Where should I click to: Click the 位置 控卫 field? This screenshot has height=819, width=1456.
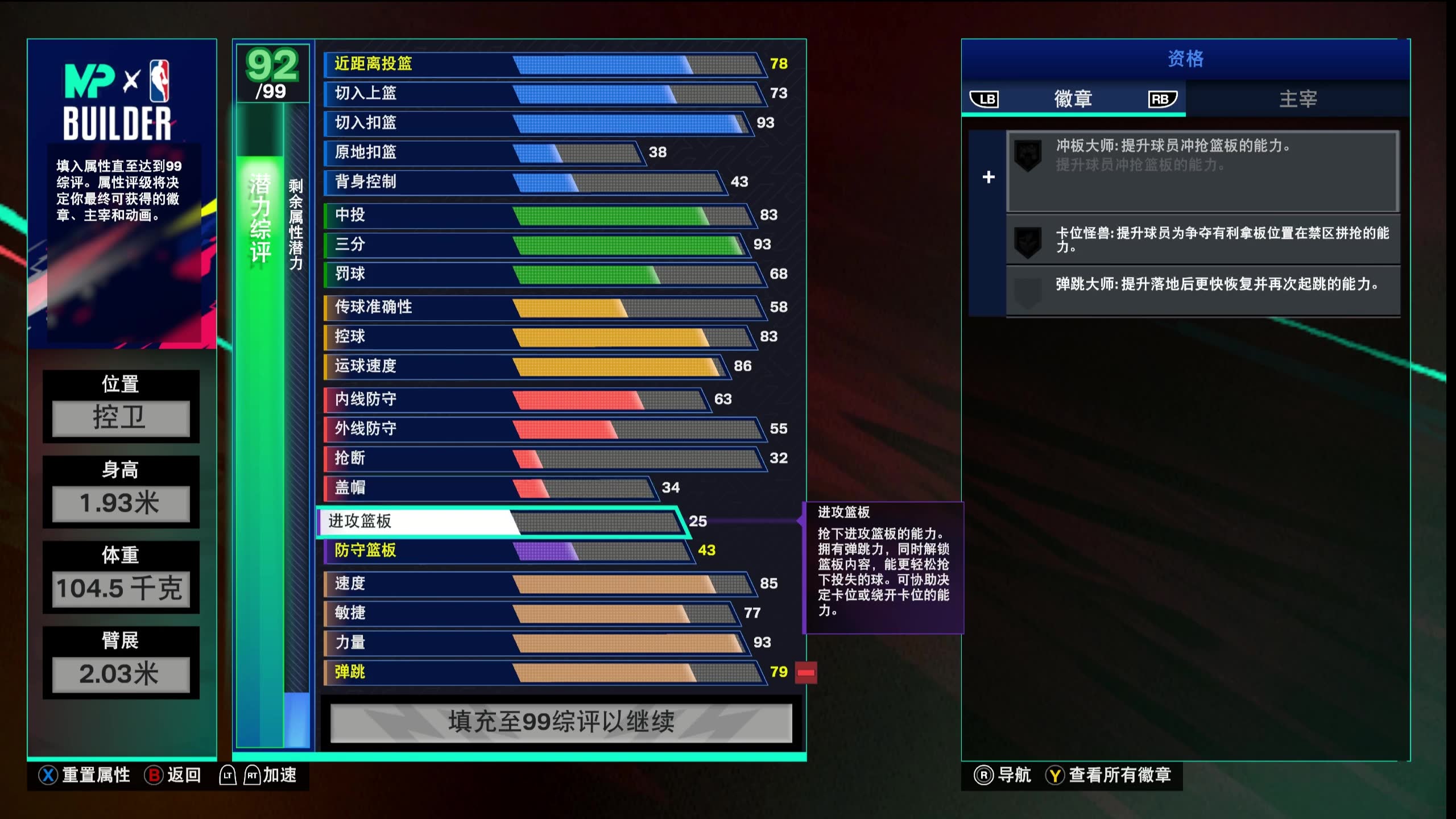pyautogui.click(x=121, y=419)
